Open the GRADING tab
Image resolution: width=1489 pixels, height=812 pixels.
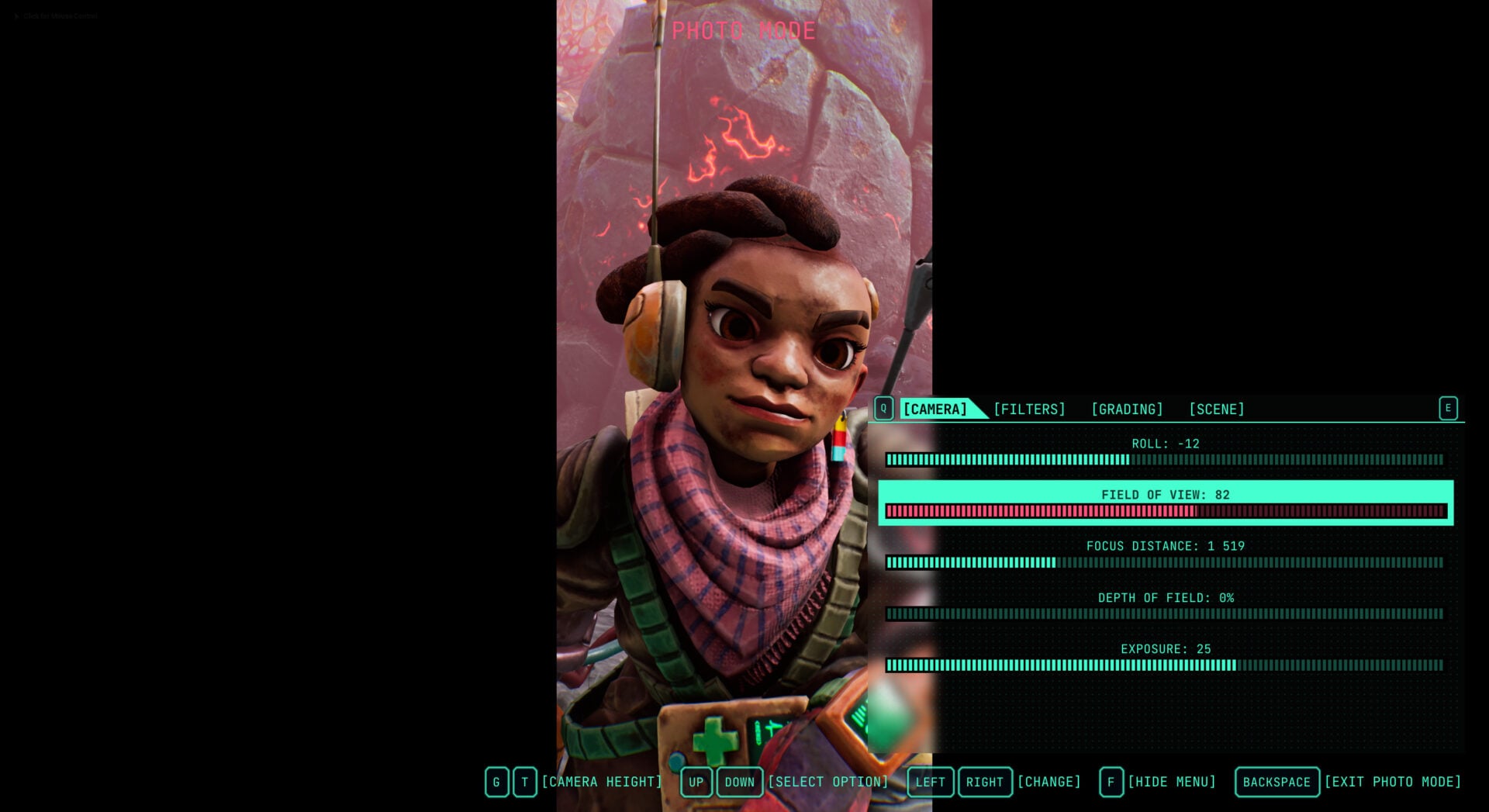pyautogui.click(x=1127, y=409)
